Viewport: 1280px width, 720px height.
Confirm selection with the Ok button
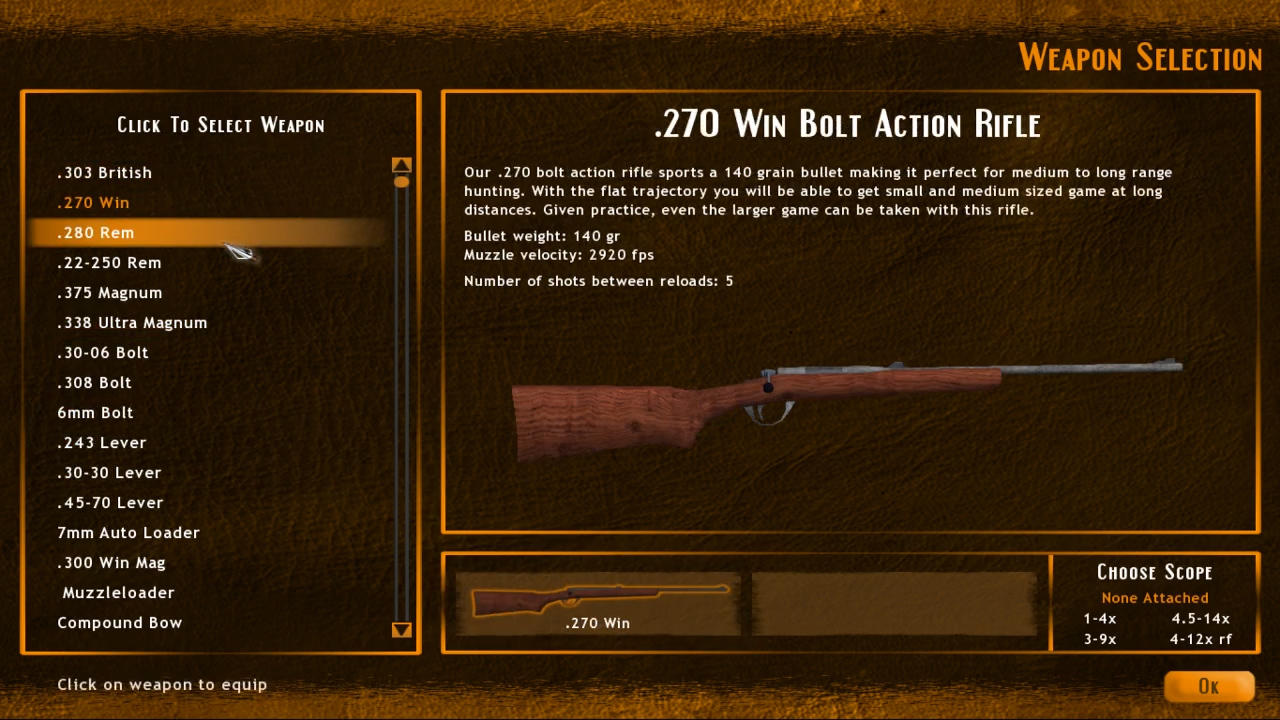coord(1209,686)
